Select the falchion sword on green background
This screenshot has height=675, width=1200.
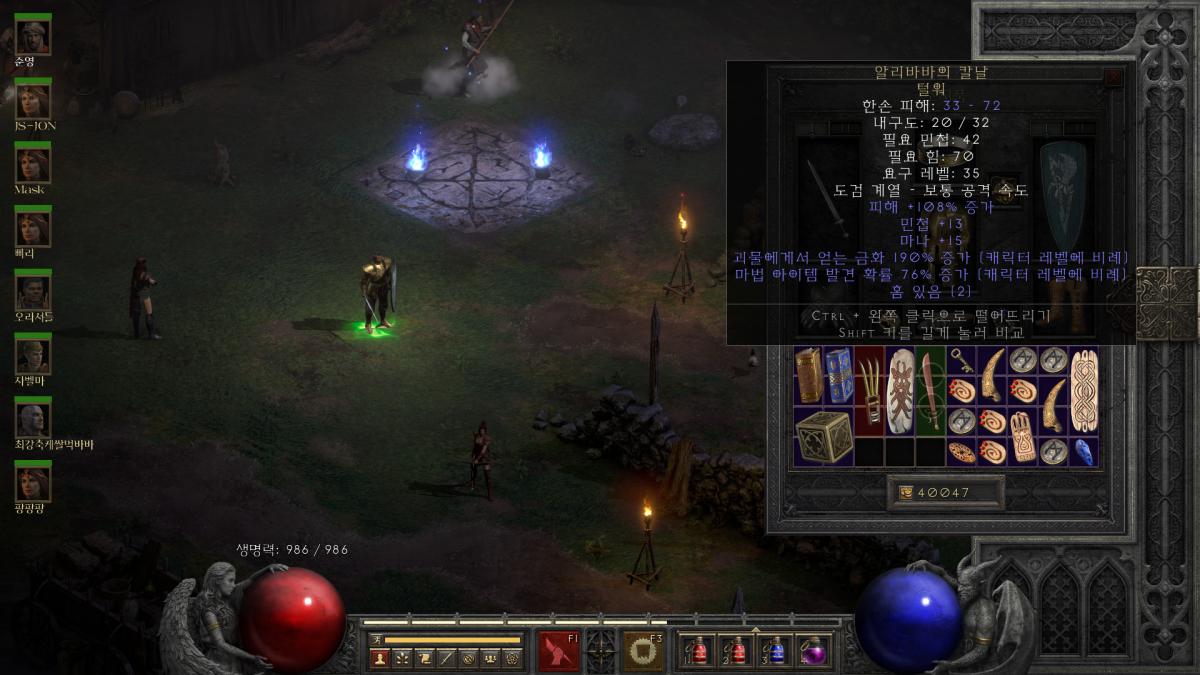pos(931,390)
